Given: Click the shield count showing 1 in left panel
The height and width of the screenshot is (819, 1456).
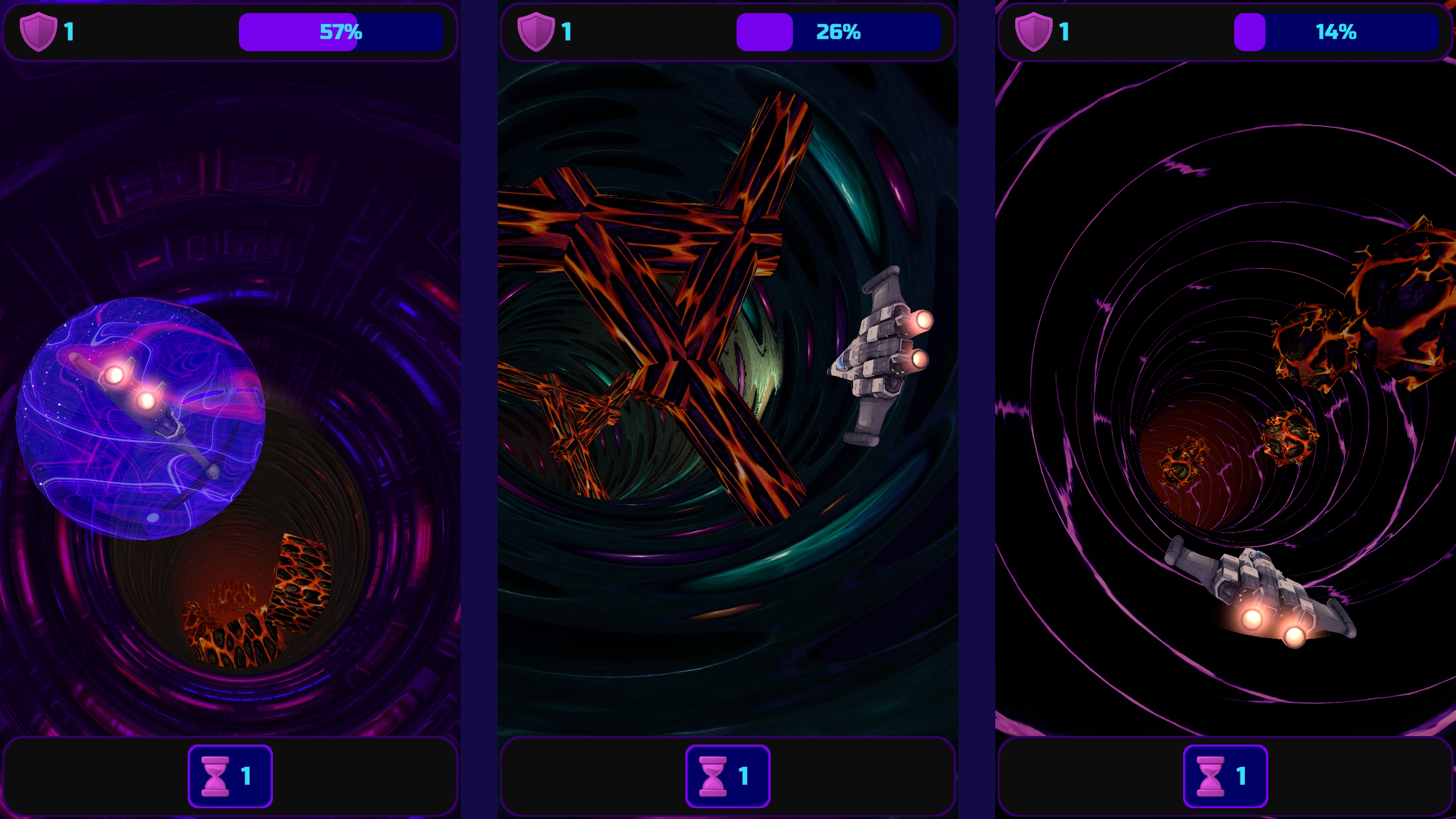Looking at the screenshot, I should pos(70,32).
